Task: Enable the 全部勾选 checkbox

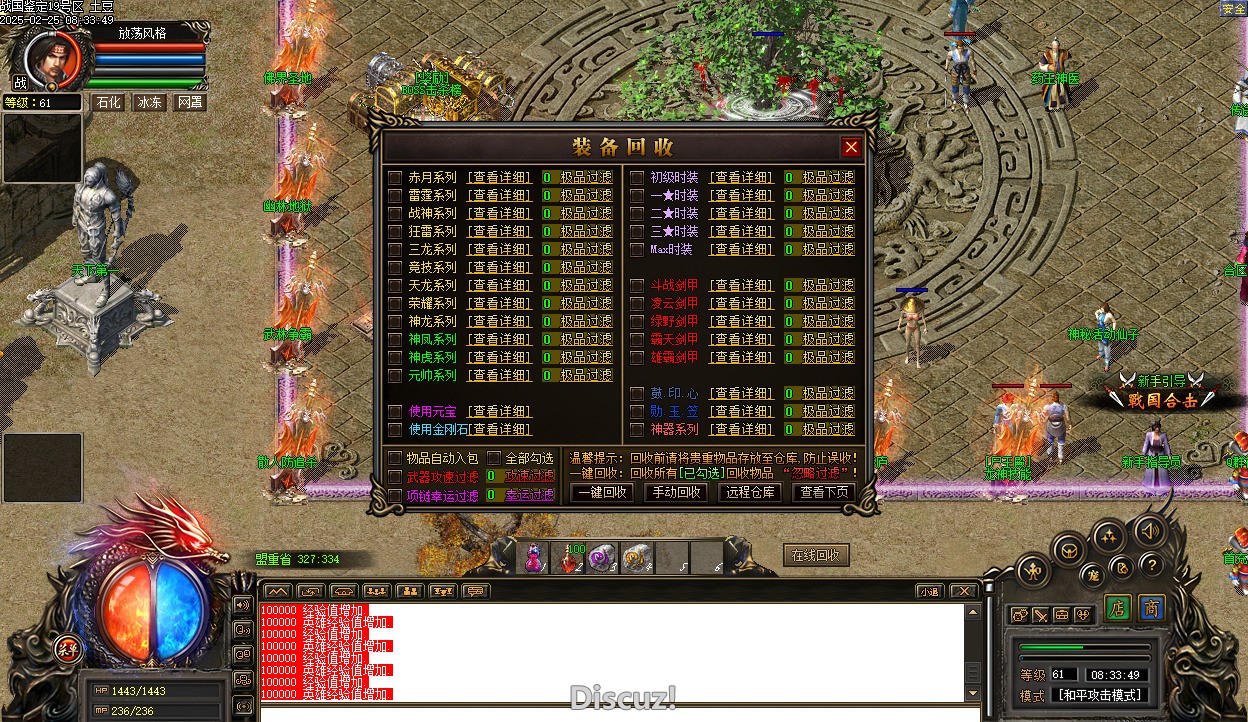Action: click(494, 458)
